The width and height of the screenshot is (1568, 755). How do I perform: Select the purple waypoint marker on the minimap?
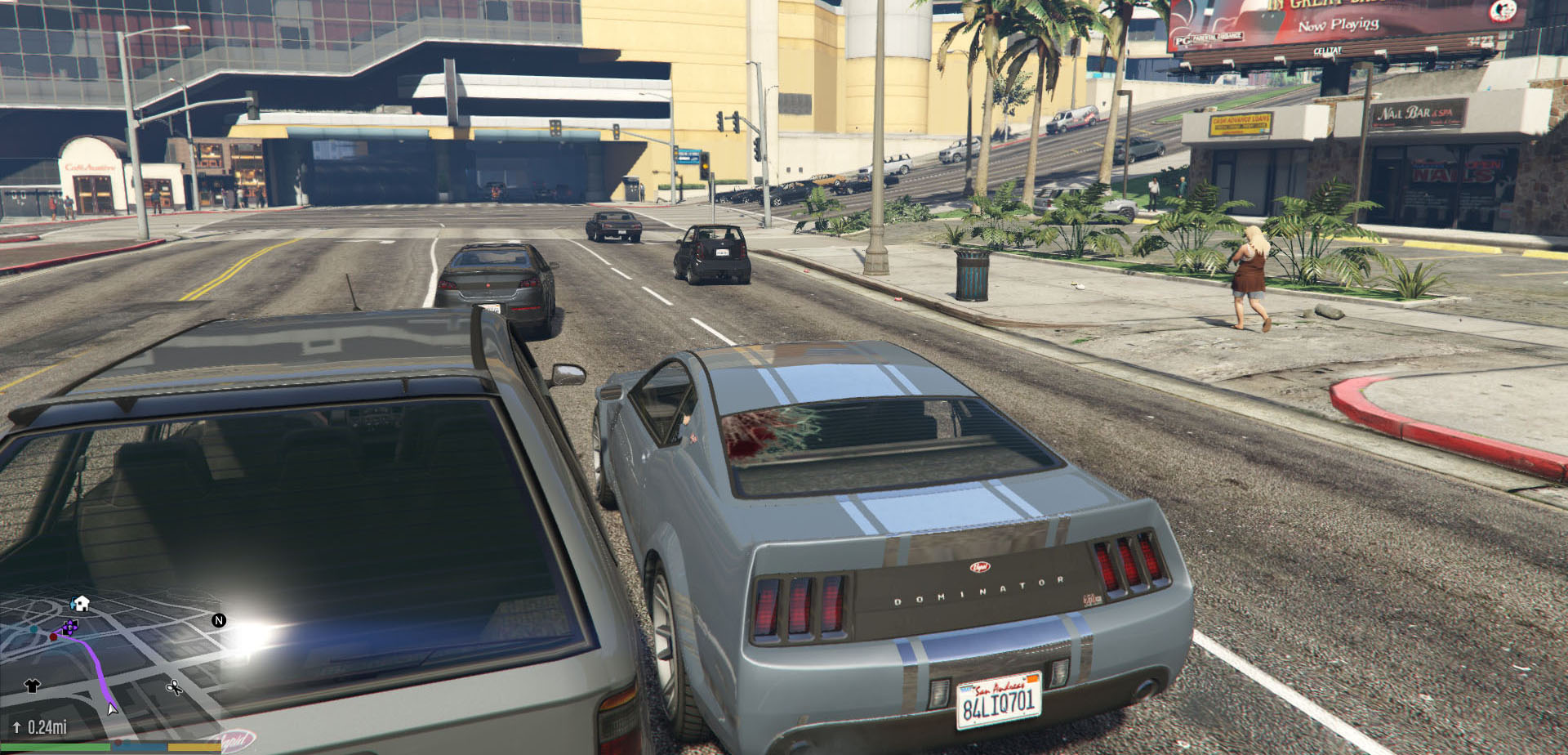(x=70, y=628)
